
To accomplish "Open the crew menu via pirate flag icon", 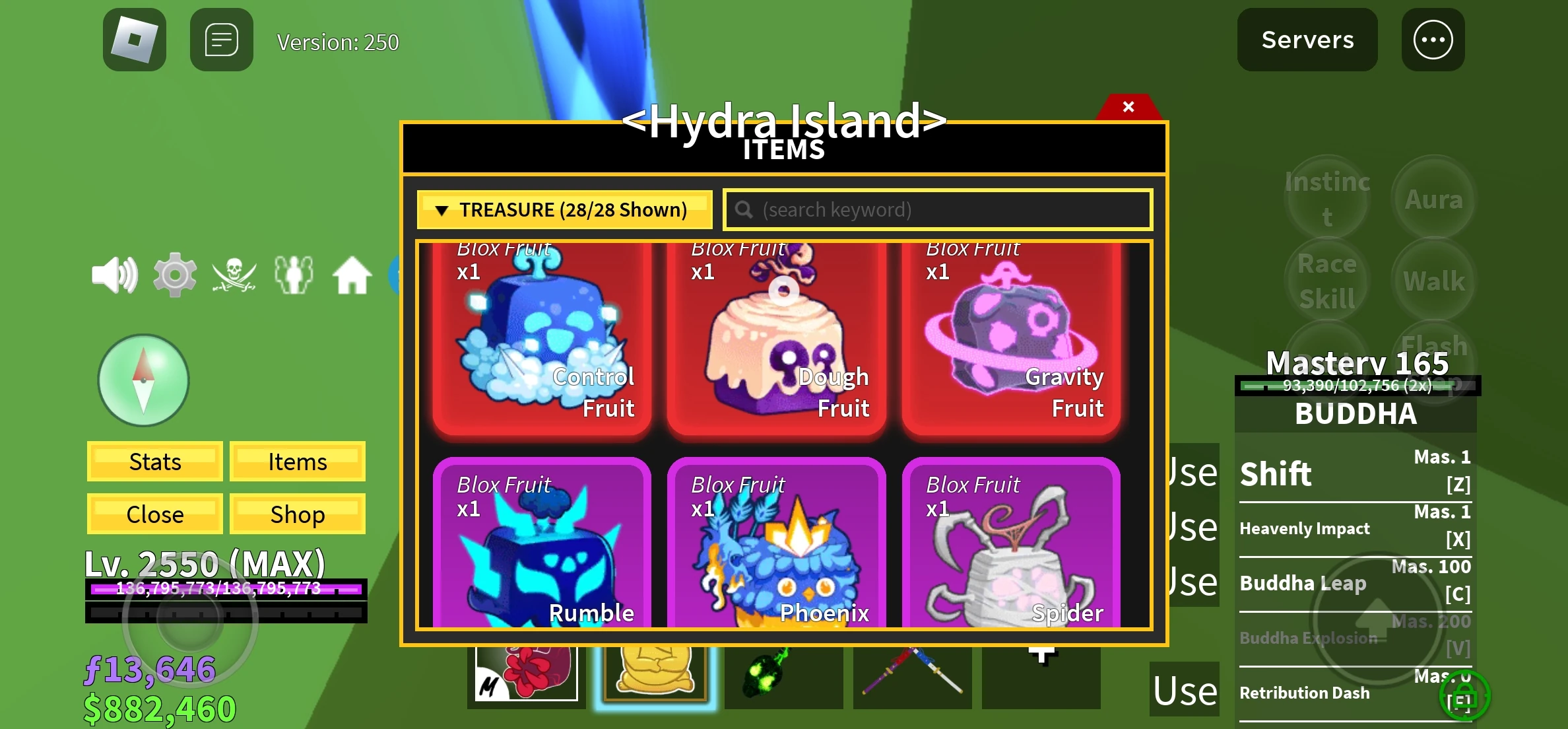I will coord(234,274).
